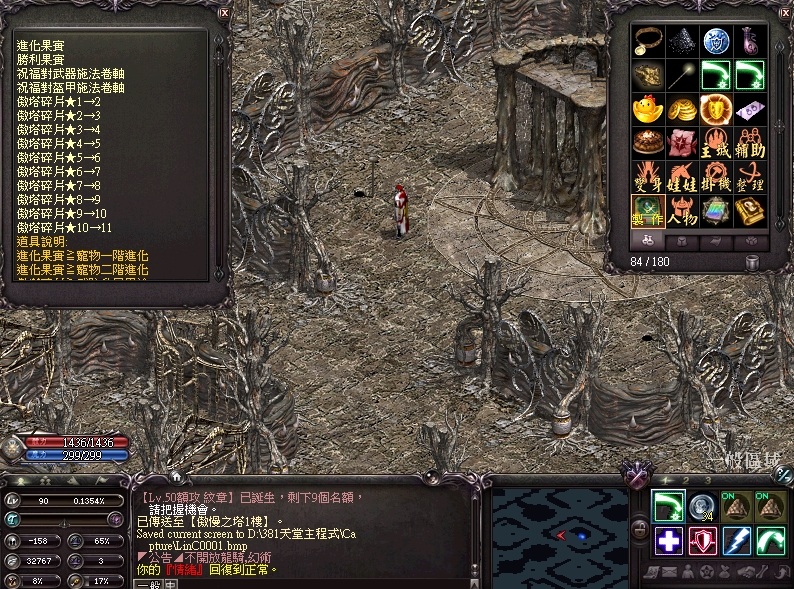Open the 人物 character icon

(x=682, y=211)
